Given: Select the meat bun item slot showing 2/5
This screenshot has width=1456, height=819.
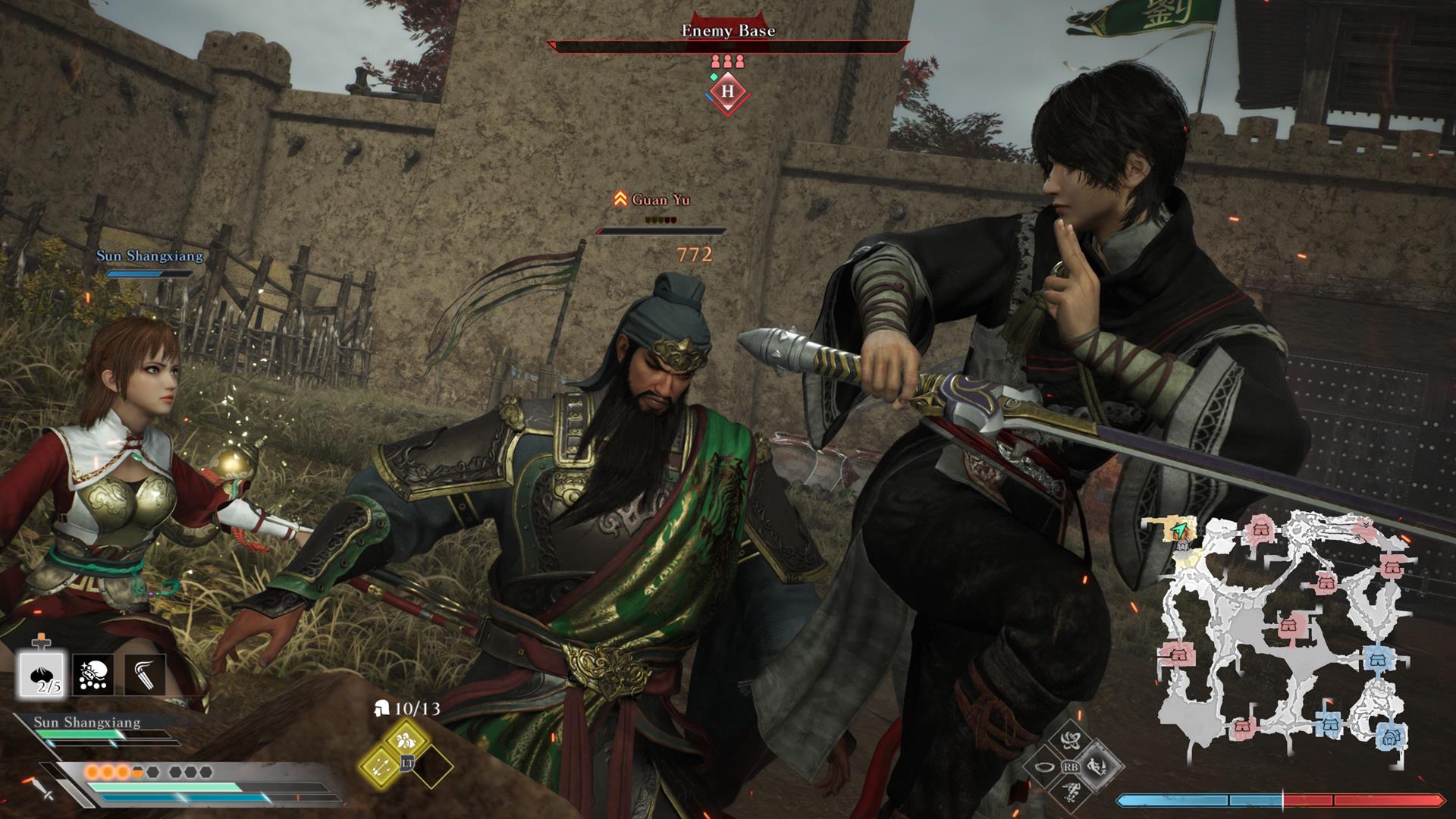Looking at the screenshot, I should (42, 673).
